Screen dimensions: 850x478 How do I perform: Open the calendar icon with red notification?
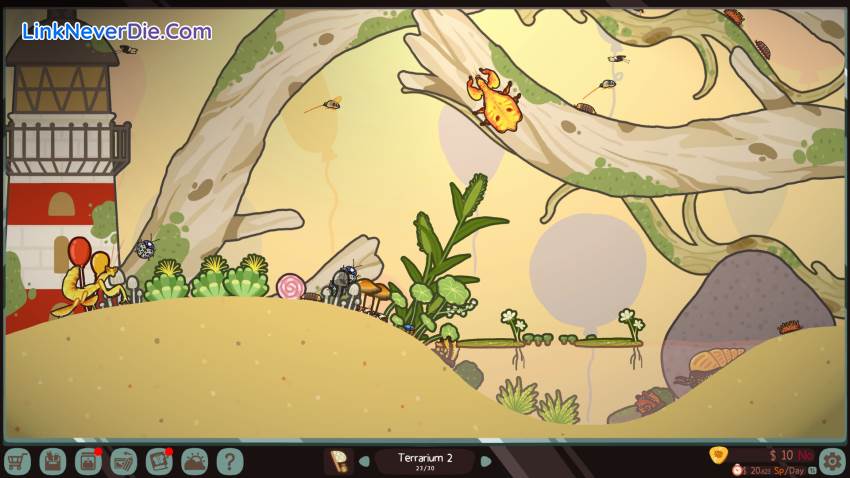(88, 461)
